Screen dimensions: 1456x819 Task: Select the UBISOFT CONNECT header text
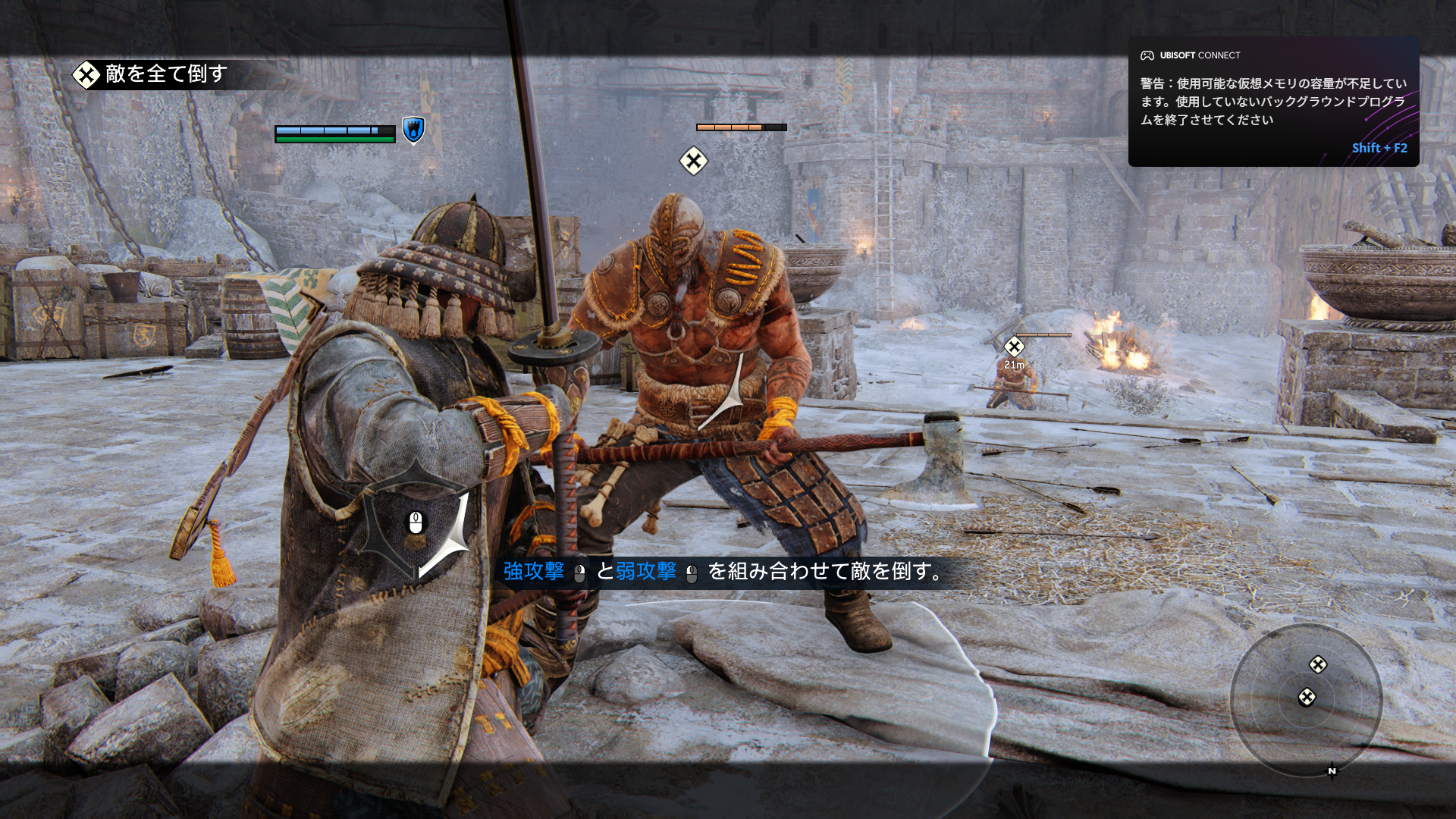[x=1200, y=55]
